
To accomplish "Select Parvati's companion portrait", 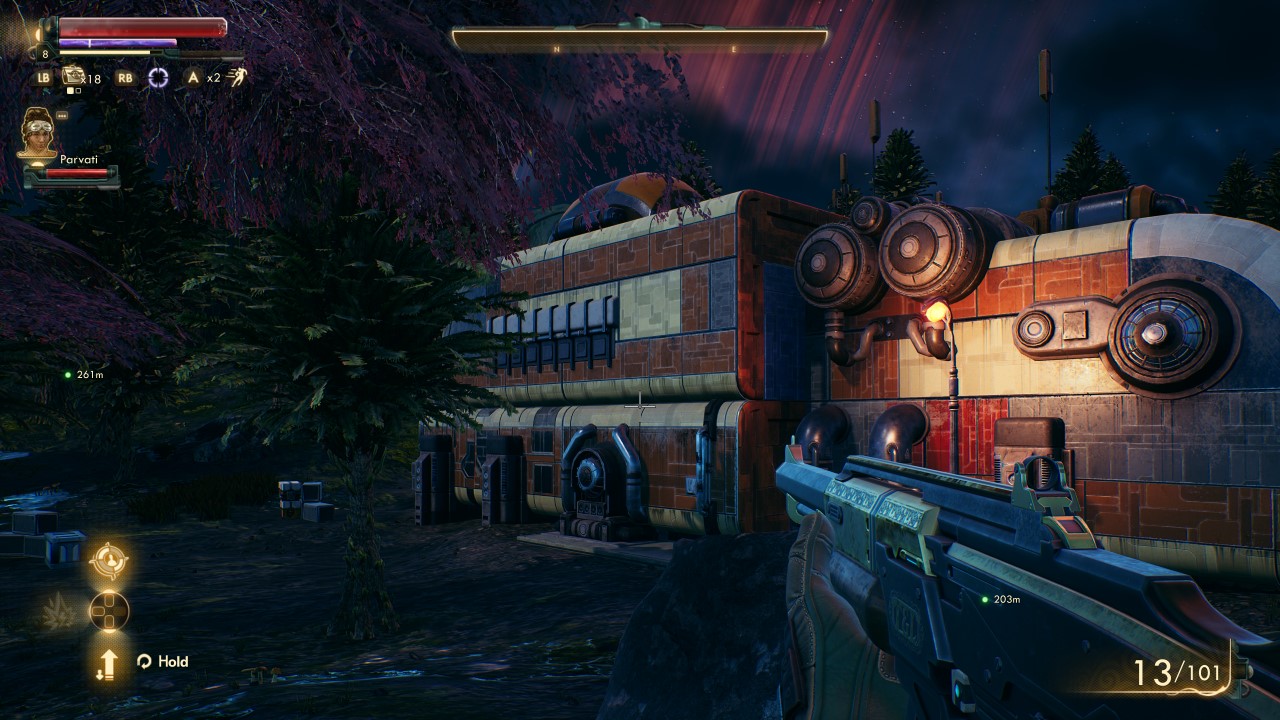I will point(38,134).
